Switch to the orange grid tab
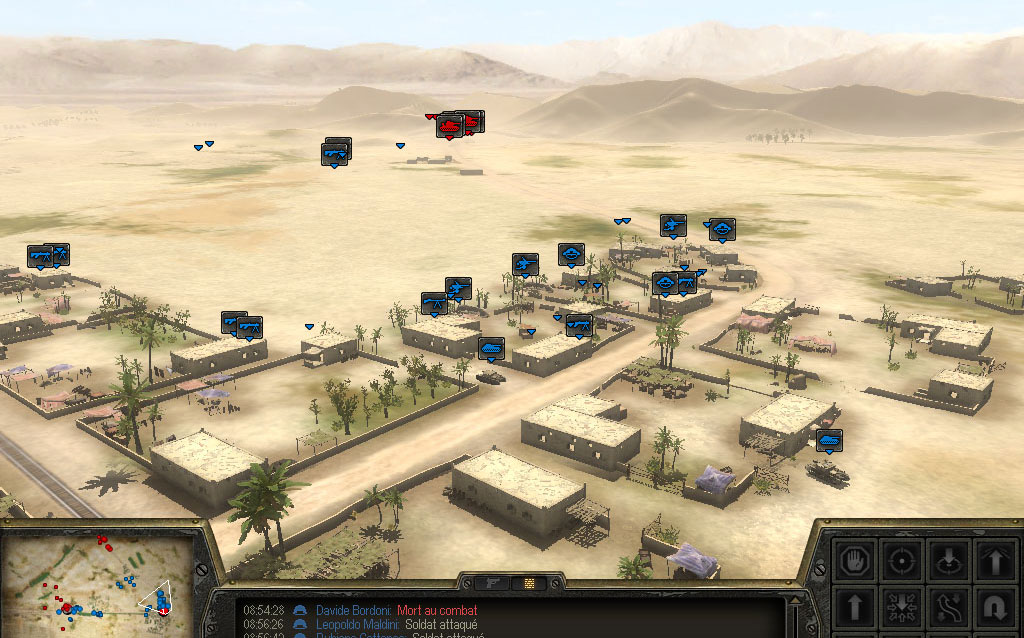 click(528, 582)
